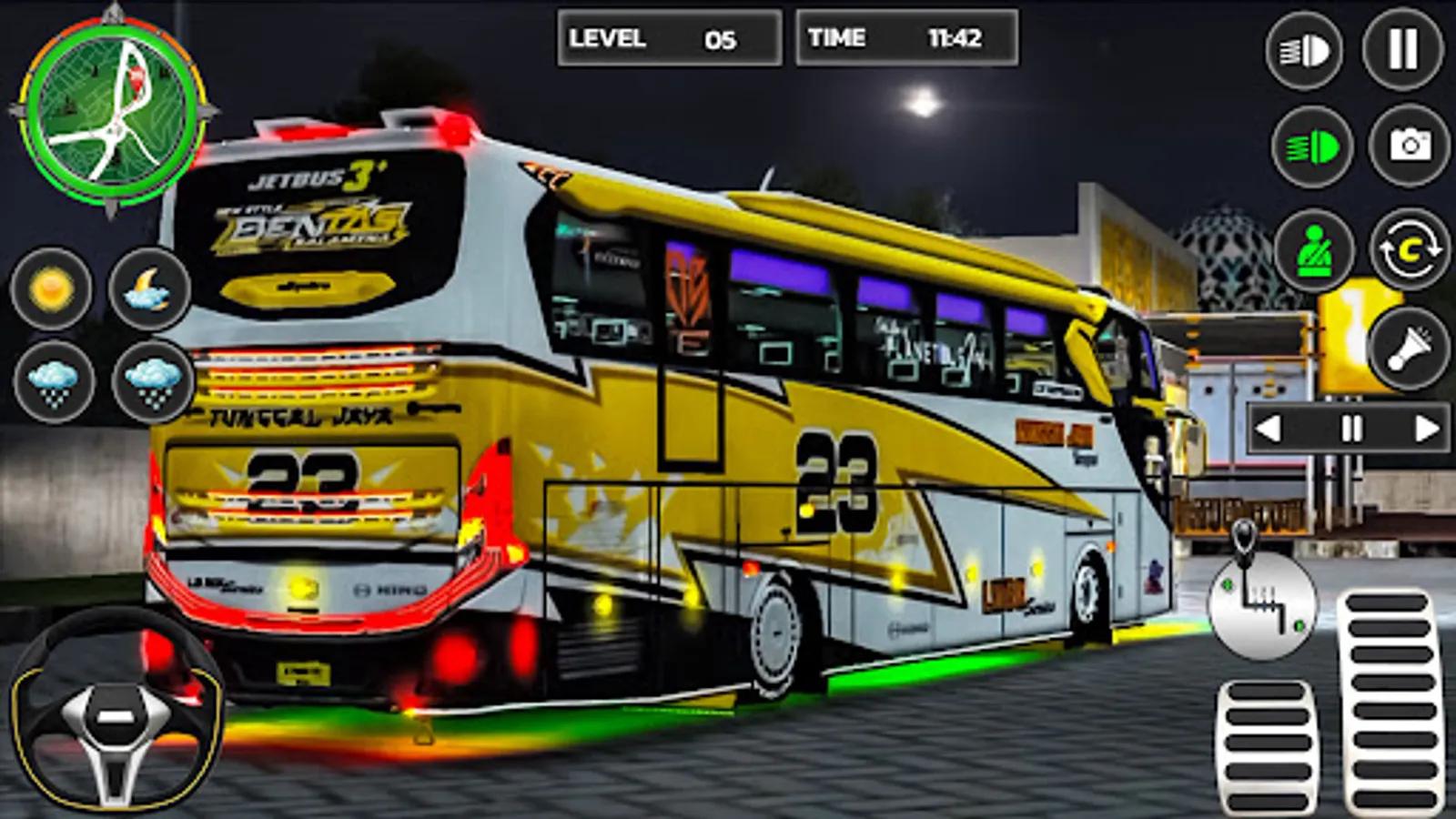The width and height of the screenshot is (1456, 819).
Task: Select the screenshot camera icon
Action: tap(1405, 146)
